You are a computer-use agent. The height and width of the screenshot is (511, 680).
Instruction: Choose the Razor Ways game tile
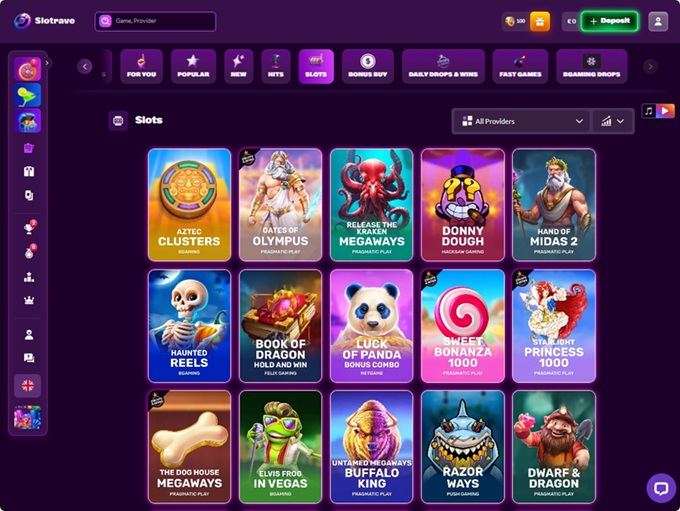click(x=462, y=445)
